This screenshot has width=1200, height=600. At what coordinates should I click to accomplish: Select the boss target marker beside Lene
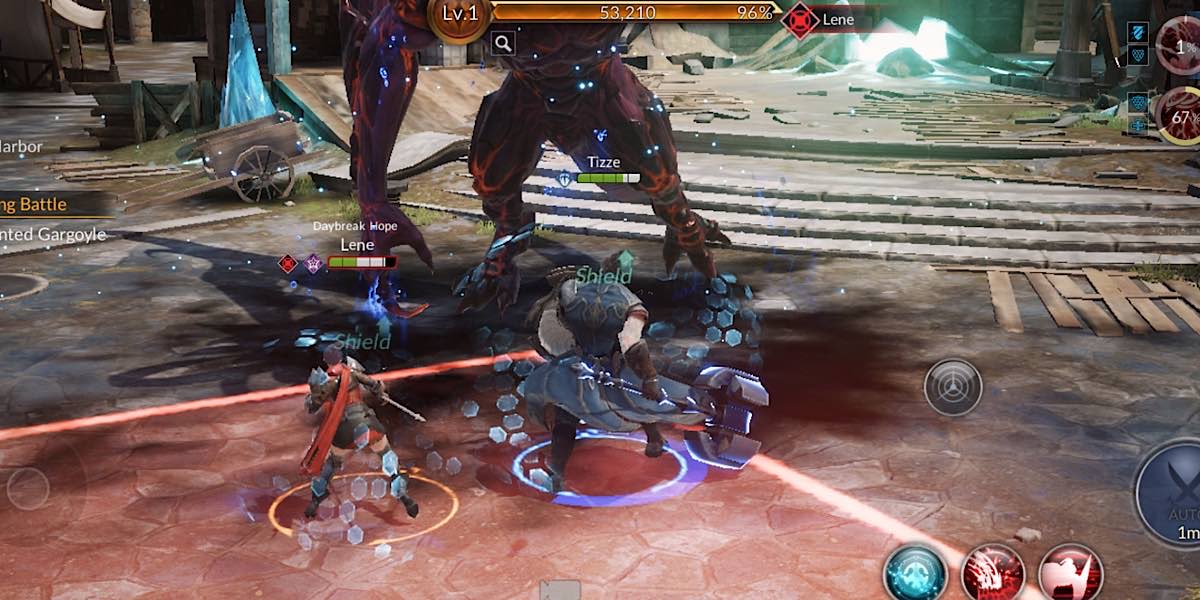click(800, 20)
